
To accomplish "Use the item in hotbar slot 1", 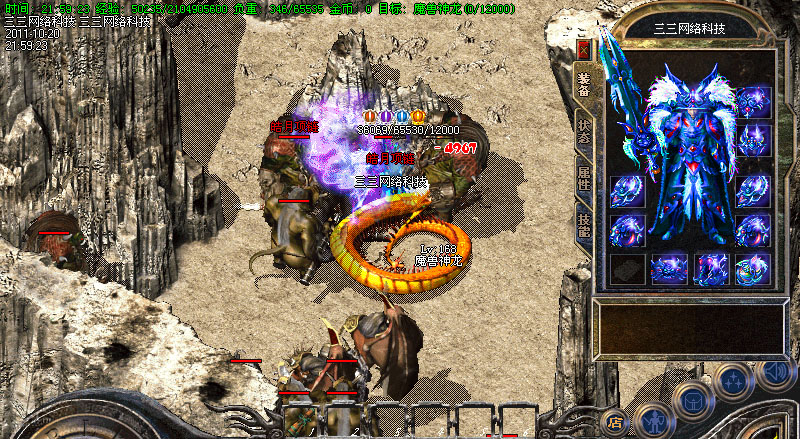I will 299,420.
